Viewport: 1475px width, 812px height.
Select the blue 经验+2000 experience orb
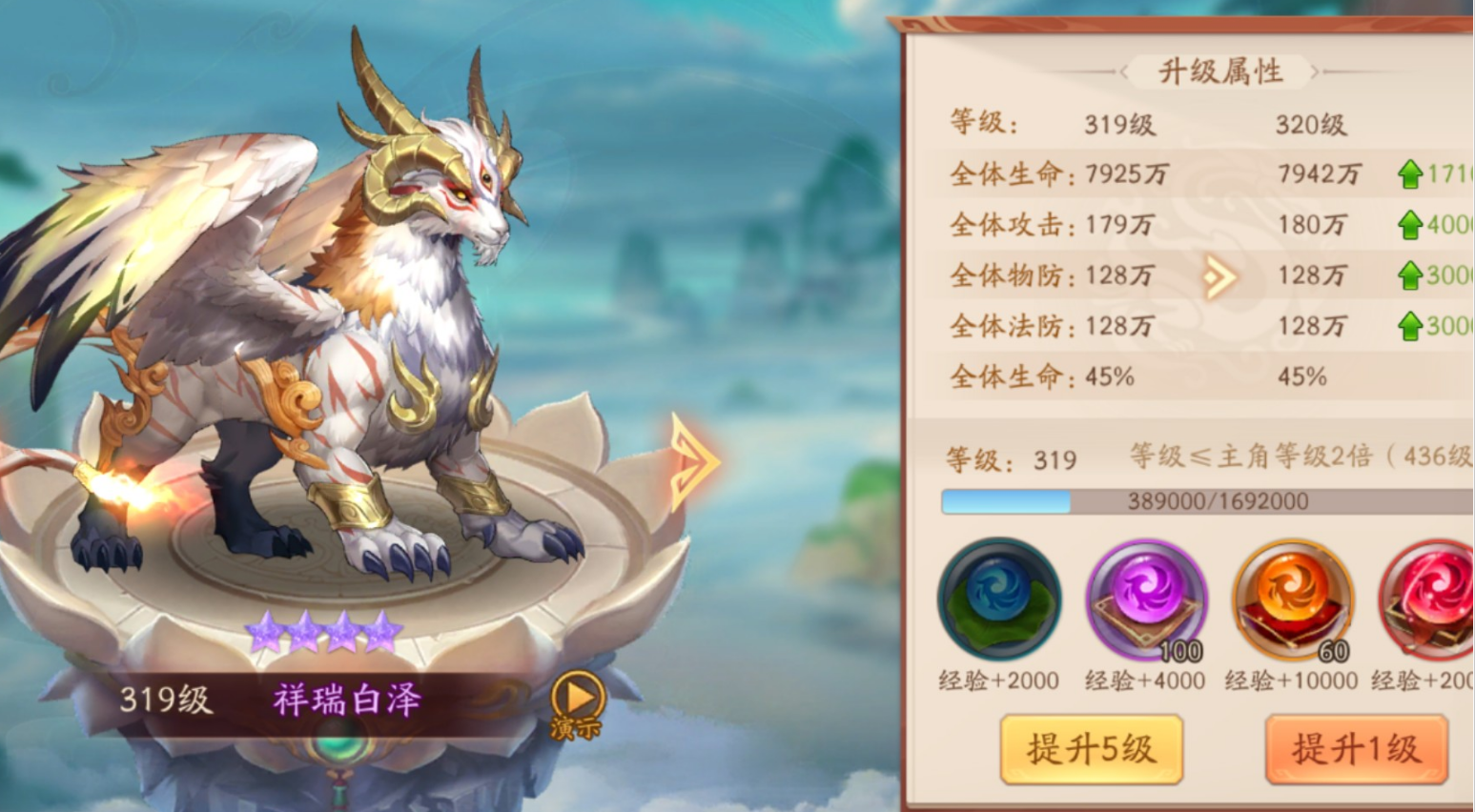click(999, 600)
